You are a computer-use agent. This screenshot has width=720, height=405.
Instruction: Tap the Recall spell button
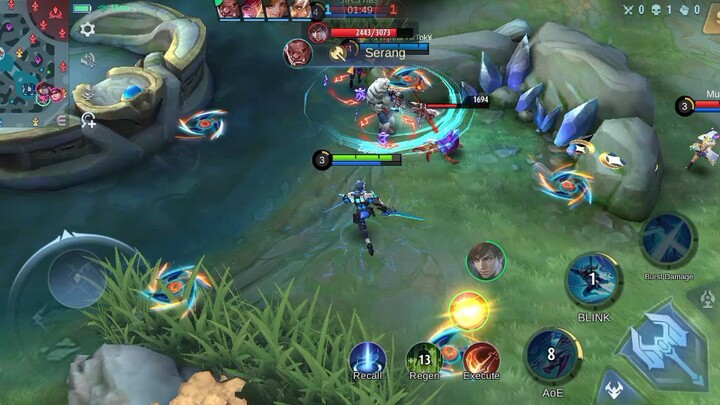[367, 358]
